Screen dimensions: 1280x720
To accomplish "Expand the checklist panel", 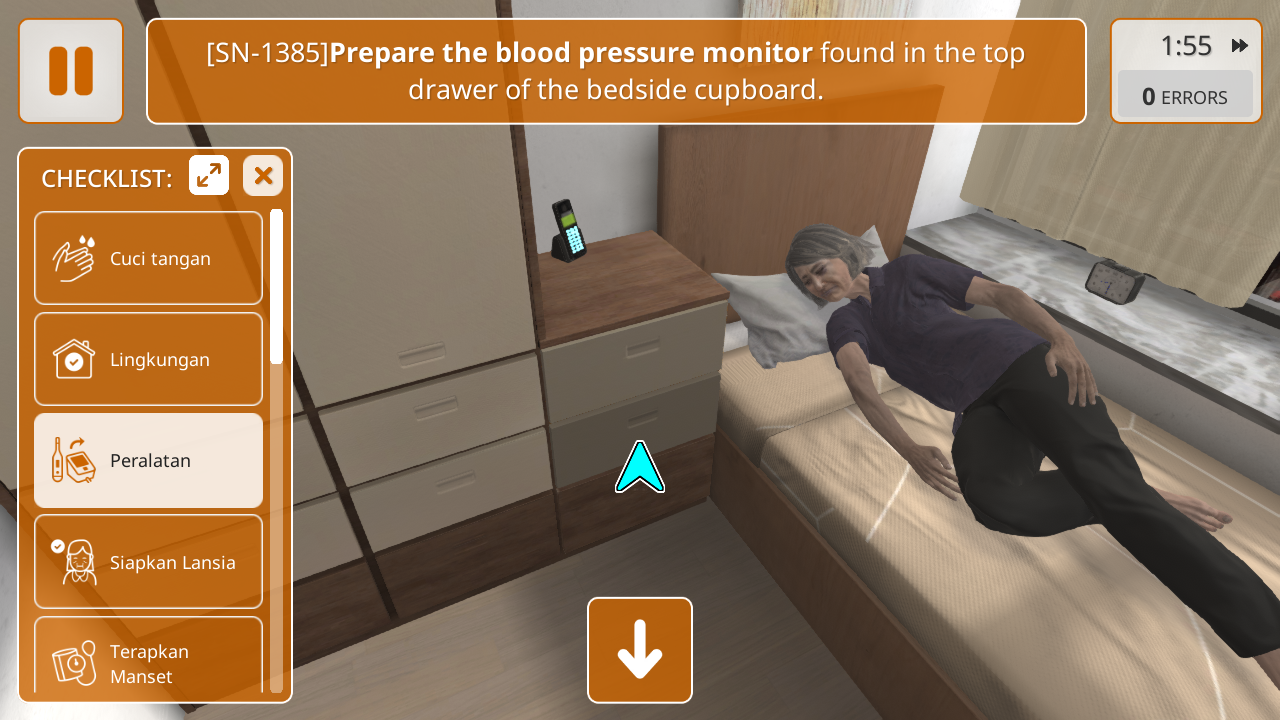I will coord(209,176).
